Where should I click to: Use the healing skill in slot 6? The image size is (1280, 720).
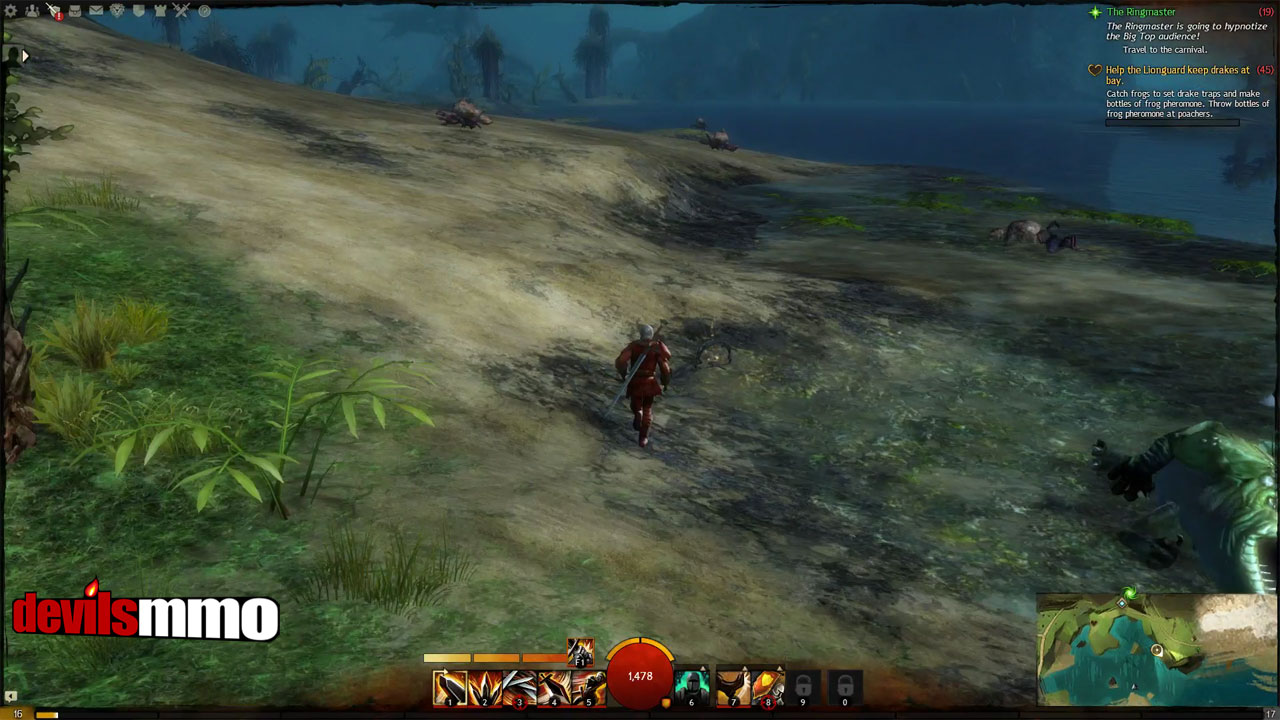tap(692, 688)
